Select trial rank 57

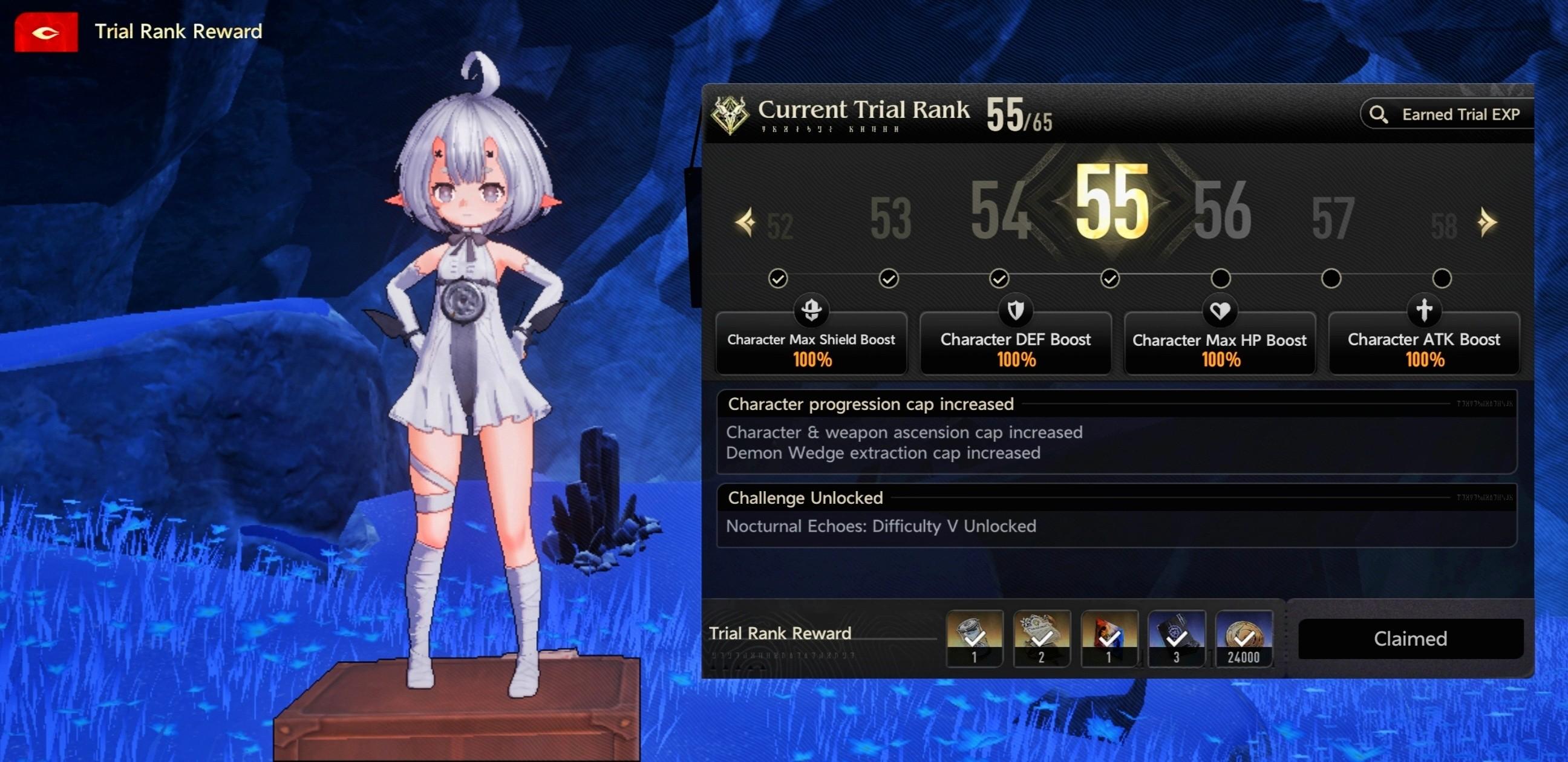click(1333, 219)
